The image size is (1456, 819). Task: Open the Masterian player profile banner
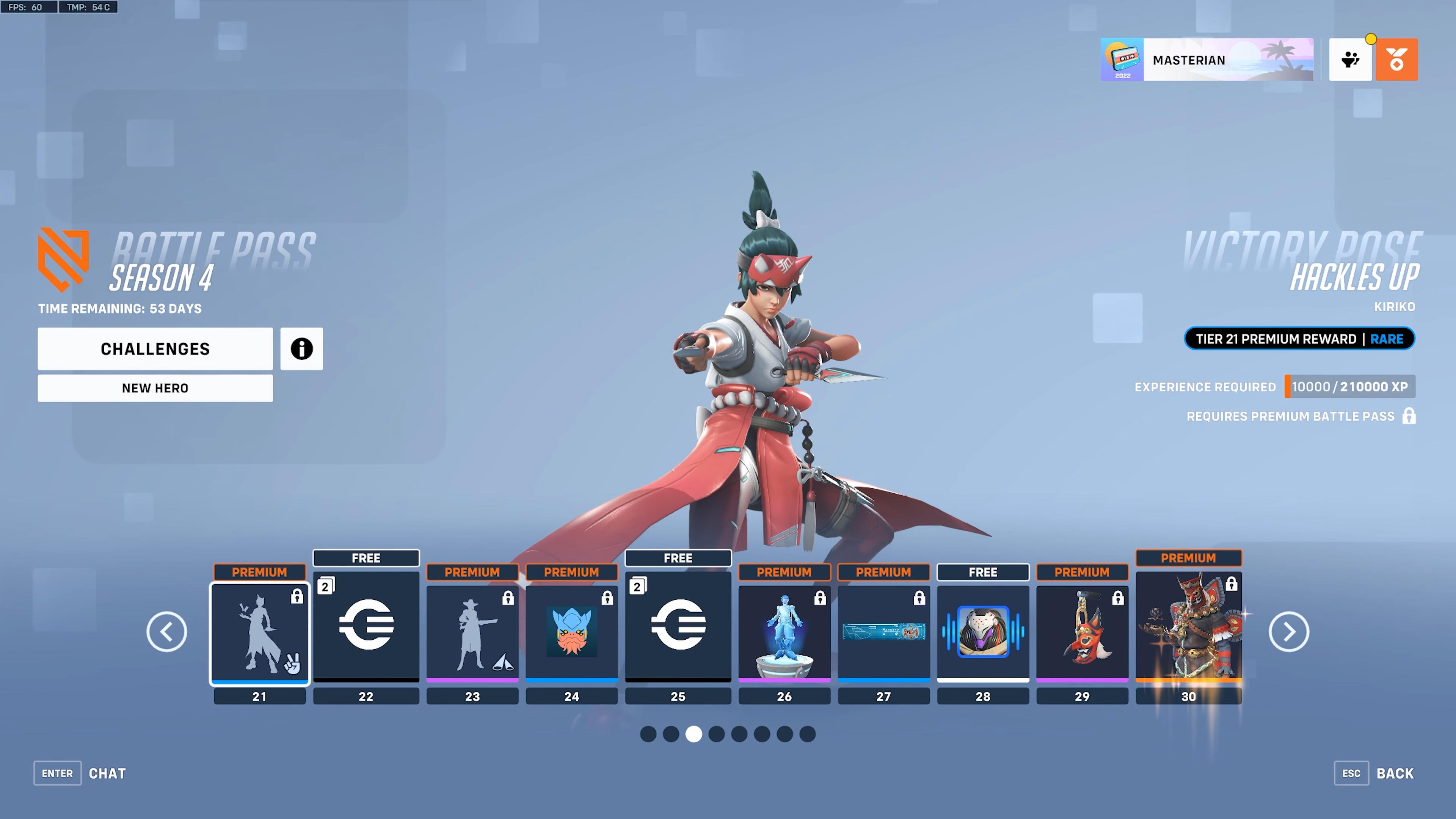point(1207,60)
